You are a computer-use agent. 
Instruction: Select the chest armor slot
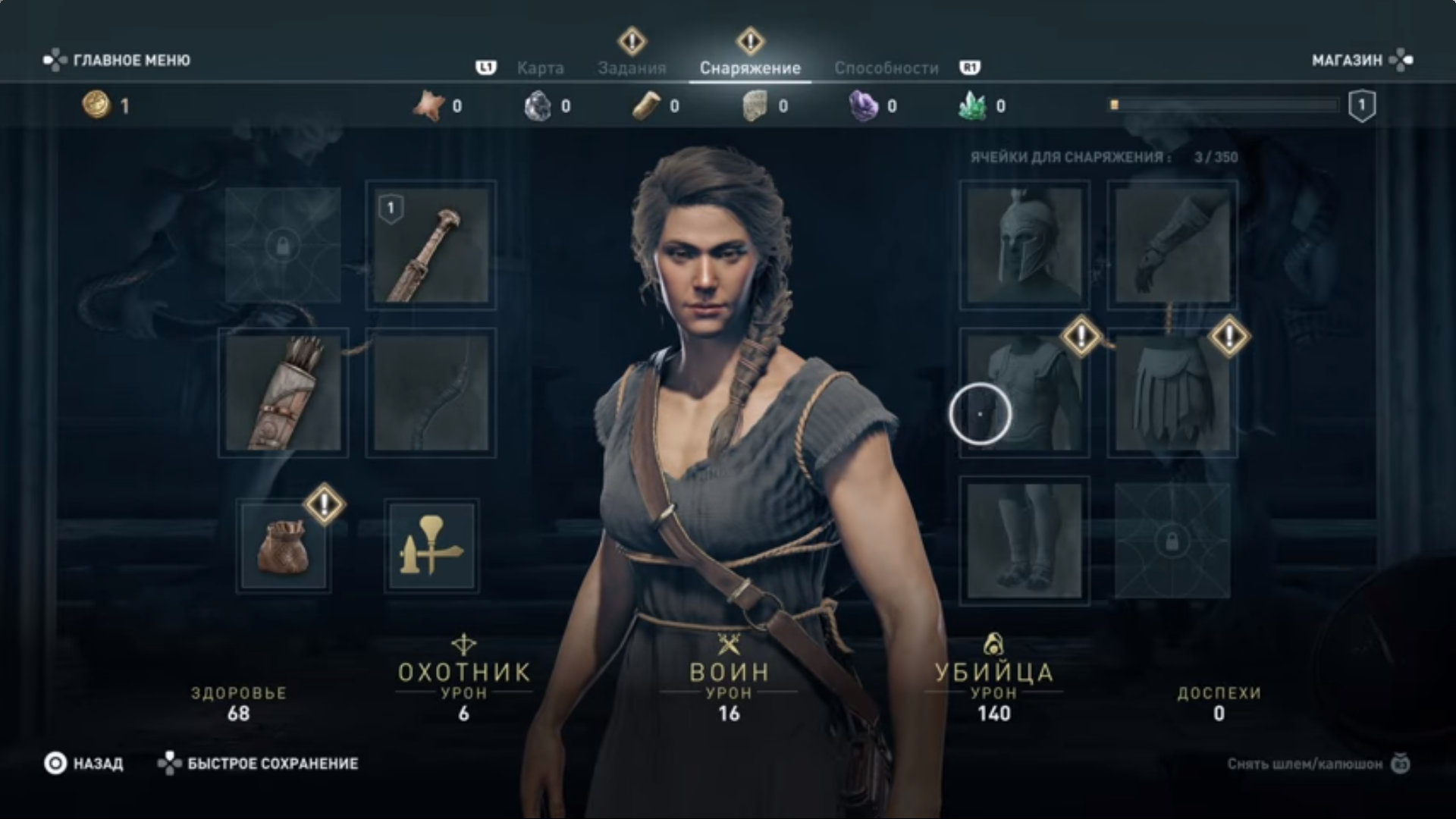coord(1024,393)
